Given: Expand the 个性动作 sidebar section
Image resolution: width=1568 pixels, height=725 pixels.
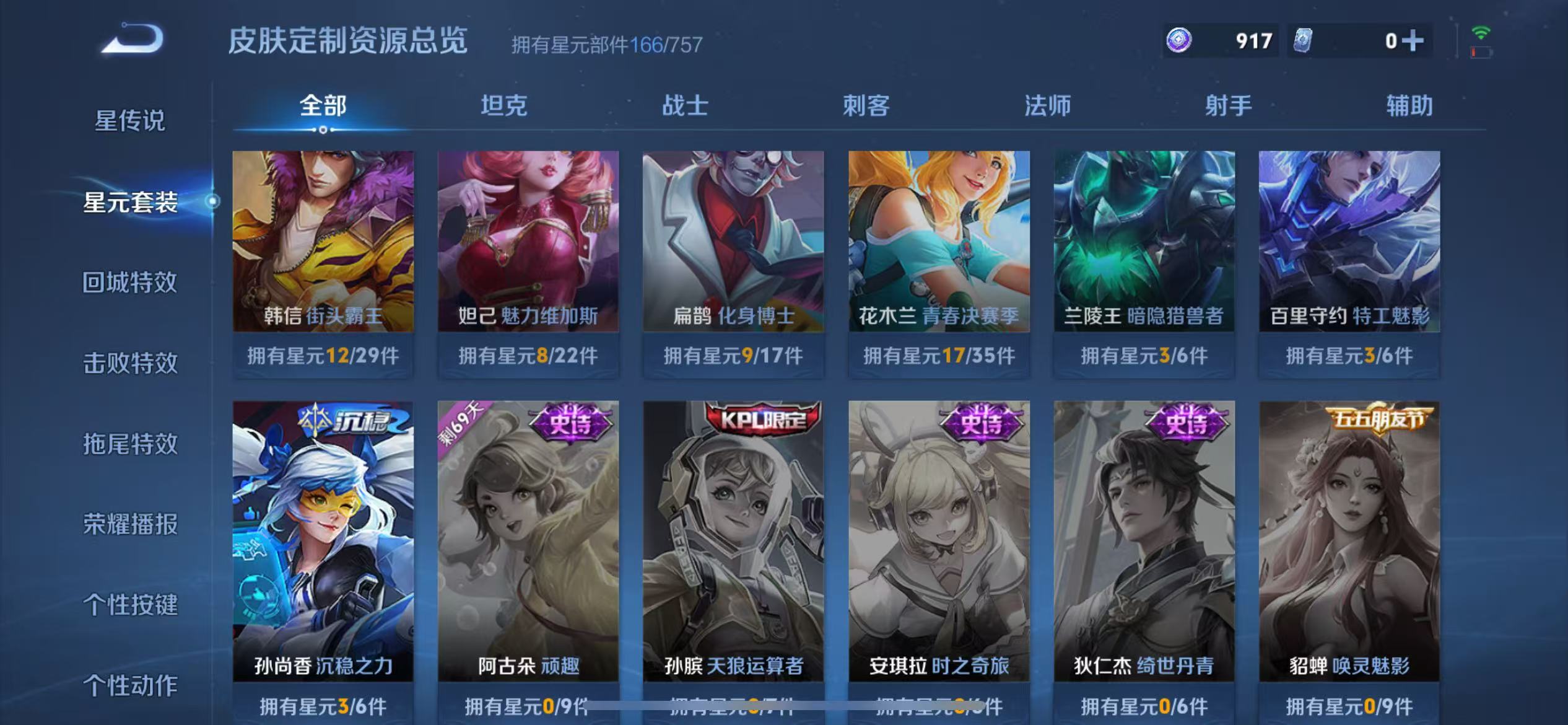Looking at the screenshot, I should (130, 686).
